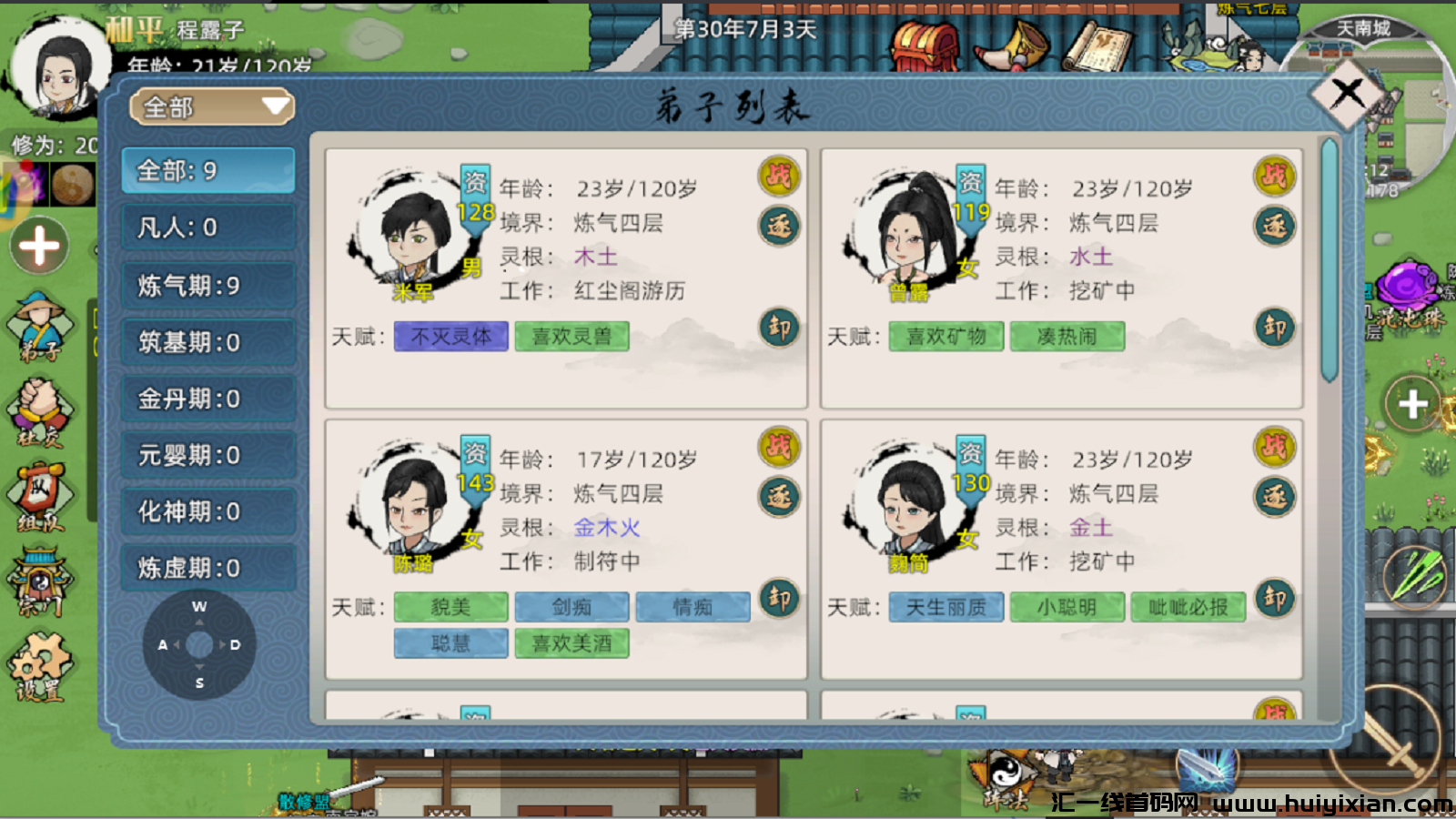Switch to the 炼气期 category
This screenshot has height=819, width=1456.
[x=208, y=286]
